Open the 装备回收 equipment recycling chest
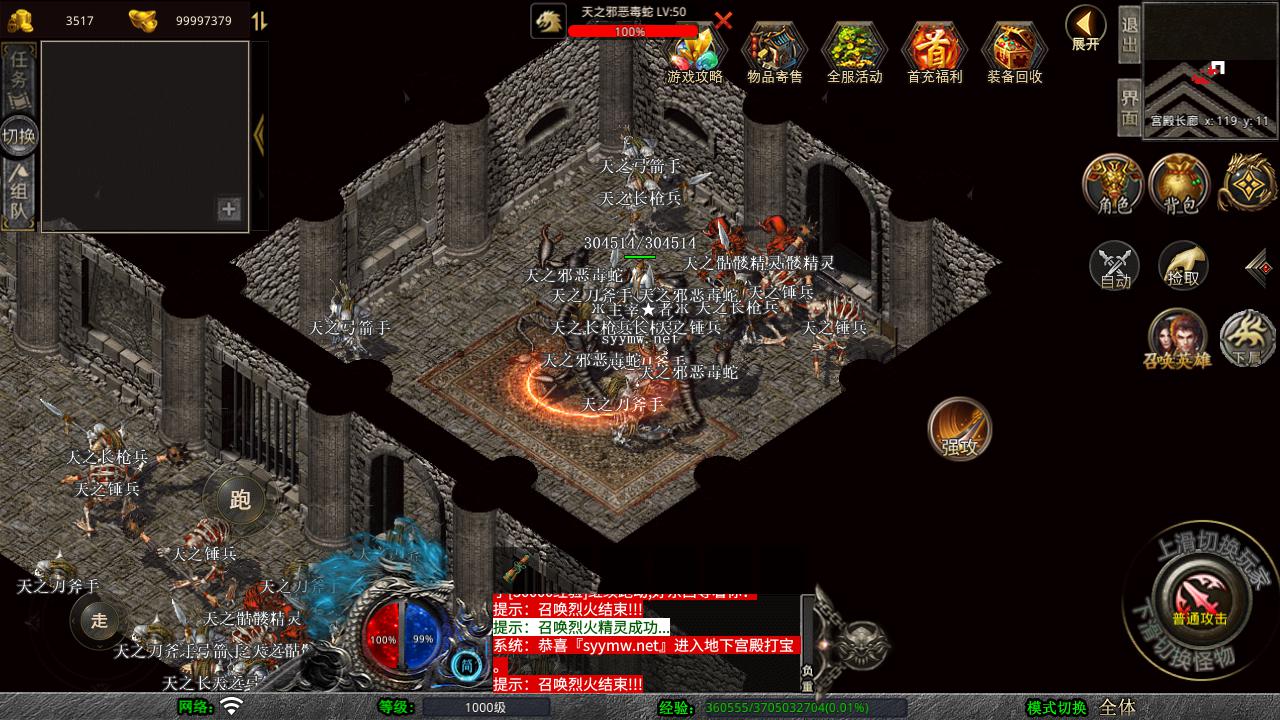1280x720 pixels. [x=1014, y=51]
